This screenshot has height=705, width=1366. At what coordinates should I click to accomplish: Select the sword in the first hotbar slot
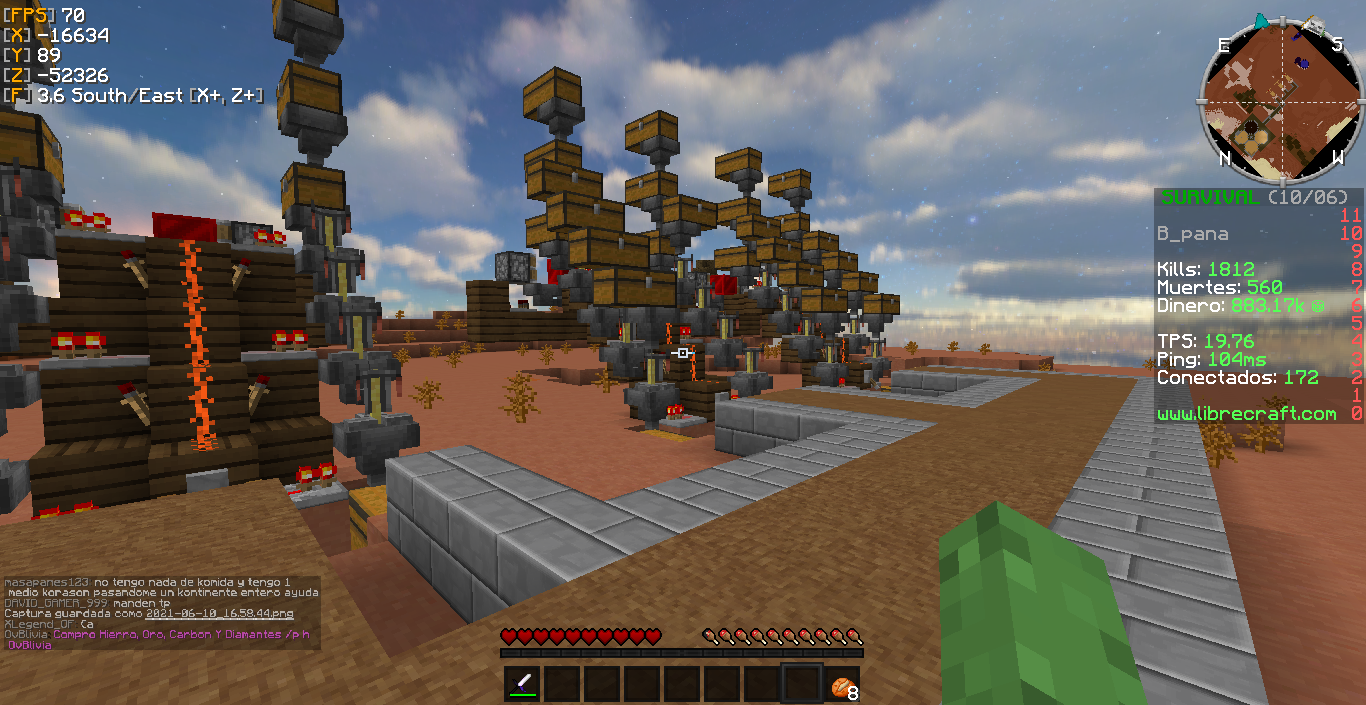(x=523, y=684)
